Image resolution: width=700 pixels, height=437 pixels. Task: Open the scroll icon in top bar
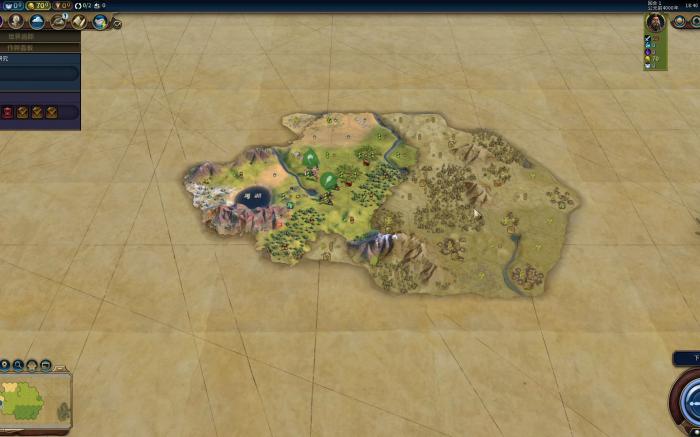pos(81,21)
